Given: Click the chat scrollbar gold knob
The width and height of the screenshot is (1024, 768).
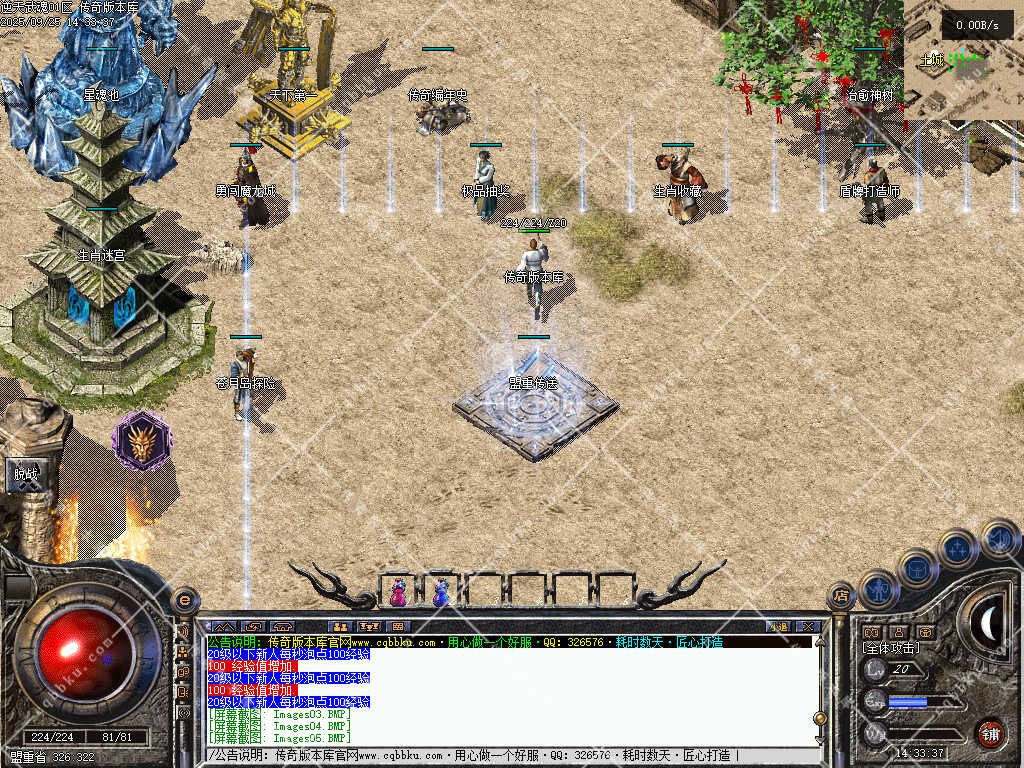Looking at the screenshot, I should (x=820, y=718).
